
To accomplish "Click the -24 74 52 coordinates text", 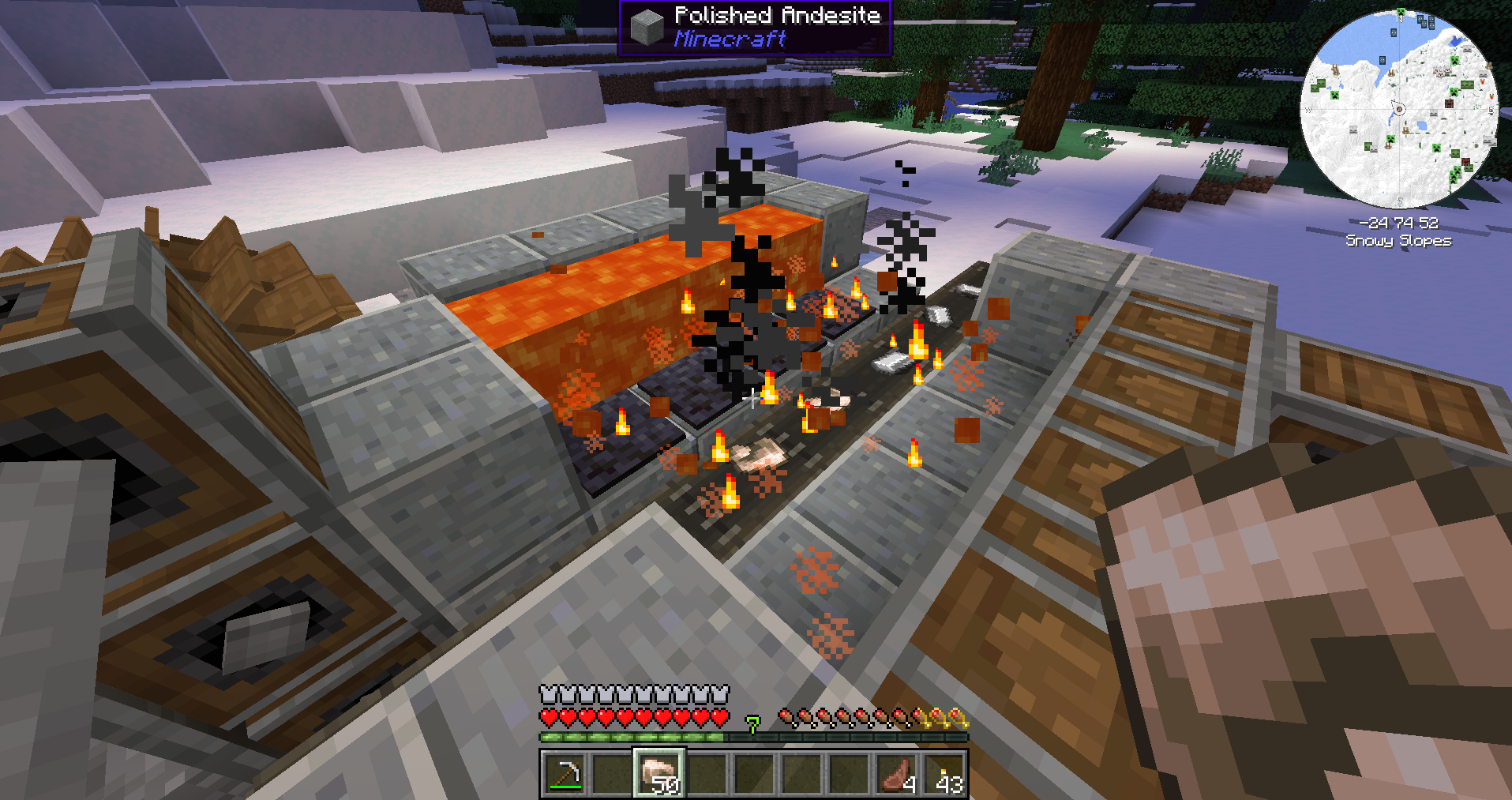I will [x=1399, y=223].
